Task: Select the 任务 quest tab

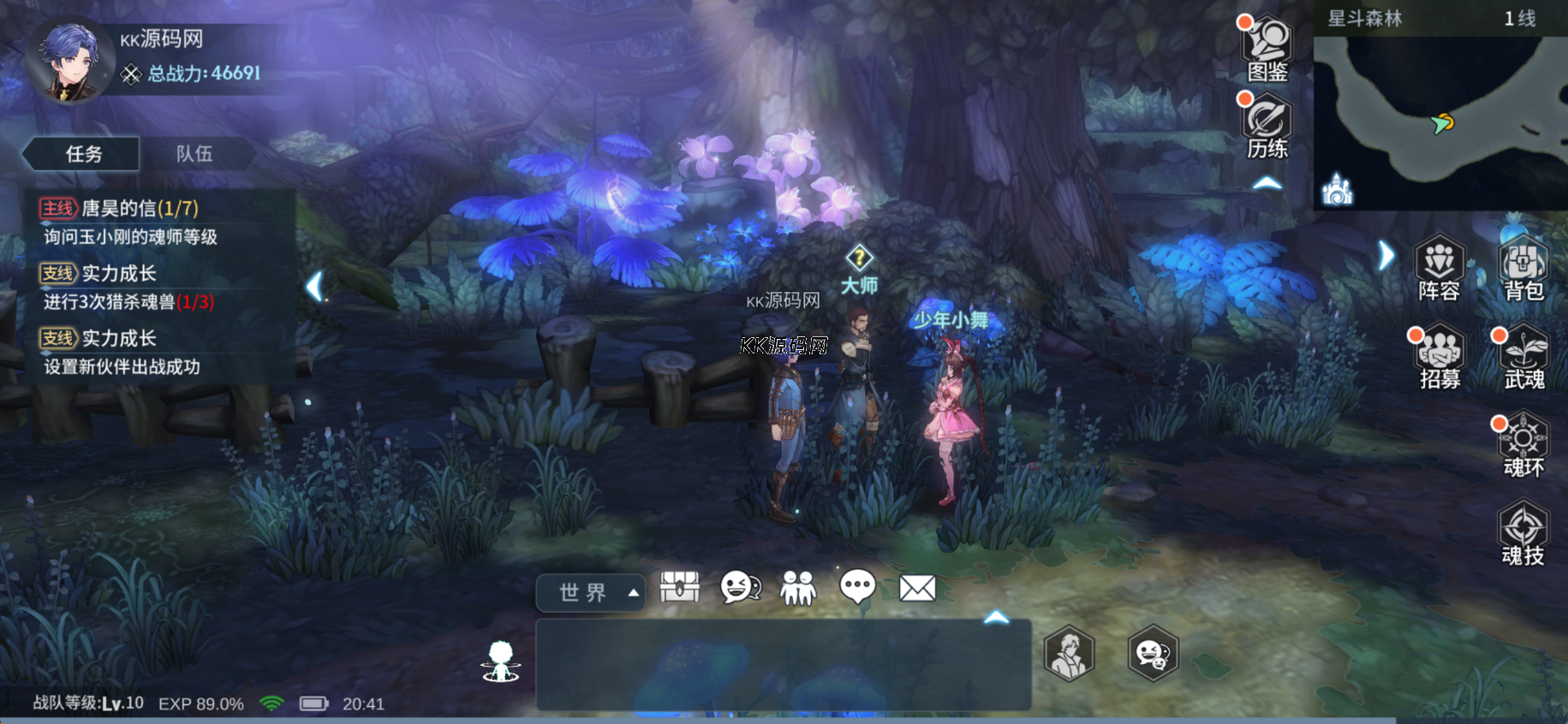Action: (83, 154)
